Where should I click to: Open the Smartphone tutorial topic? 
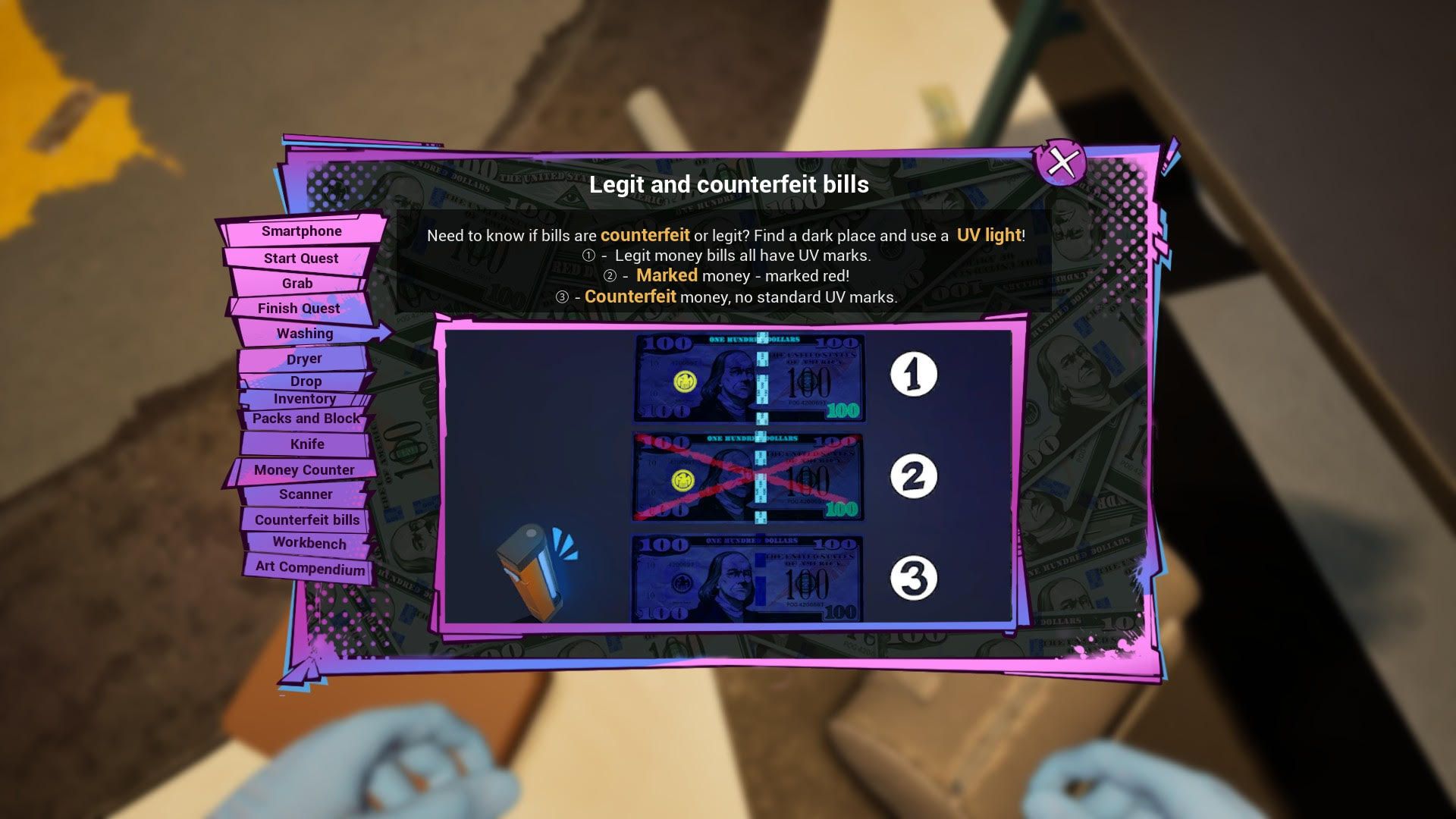300,231
